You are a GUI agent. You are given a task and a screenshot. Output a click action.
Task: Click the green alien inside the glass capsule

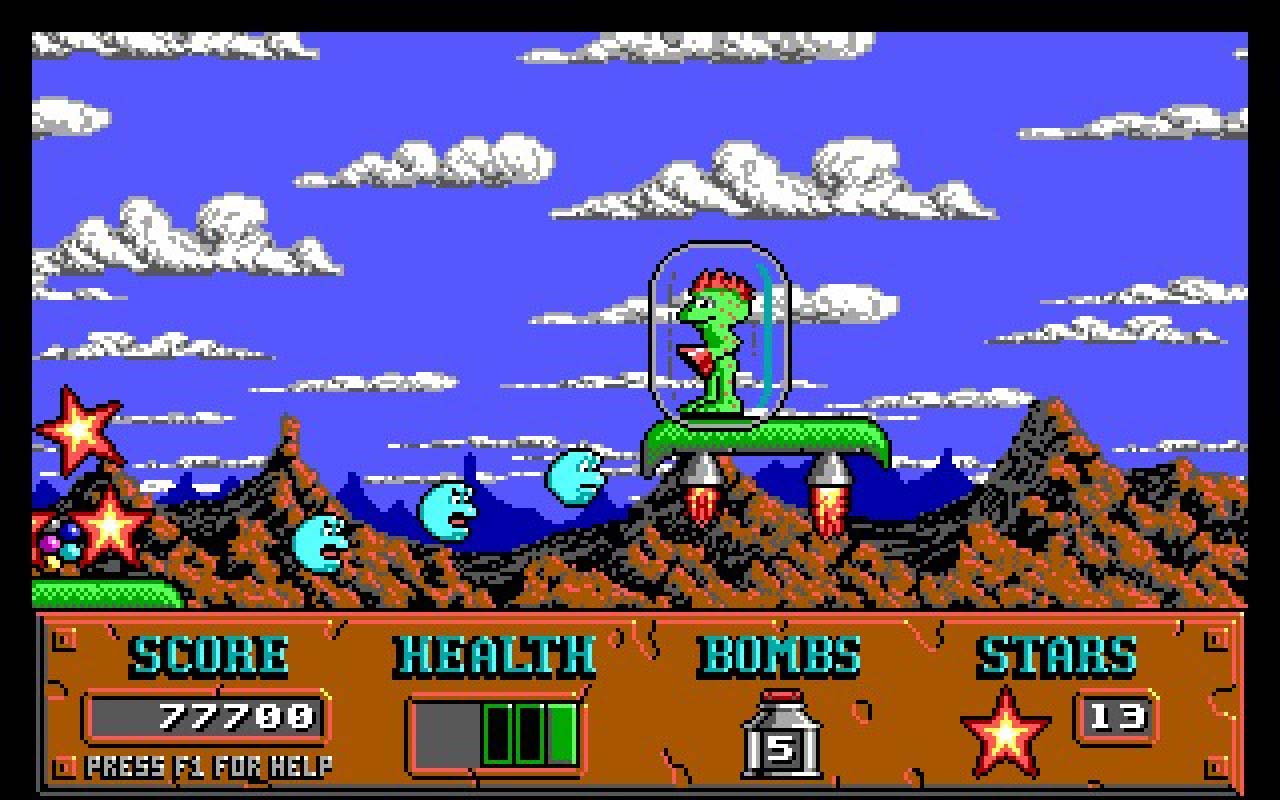tap(715, 340)
